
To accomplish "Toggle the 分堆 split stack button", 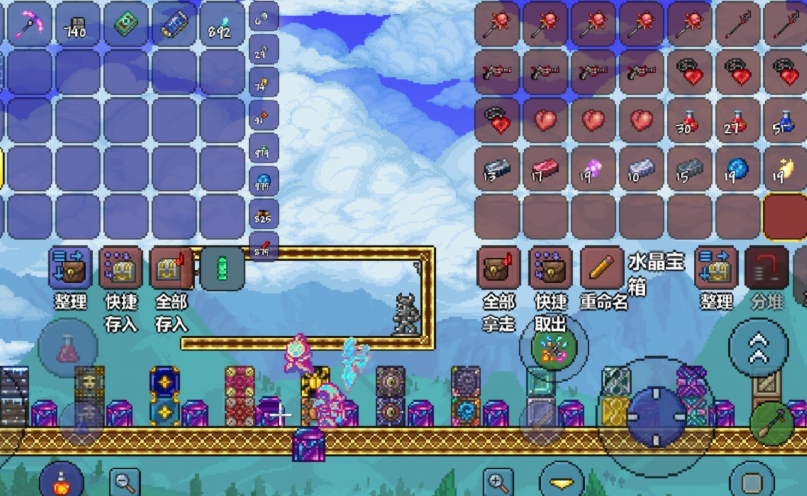I will (x=766, y=269).
